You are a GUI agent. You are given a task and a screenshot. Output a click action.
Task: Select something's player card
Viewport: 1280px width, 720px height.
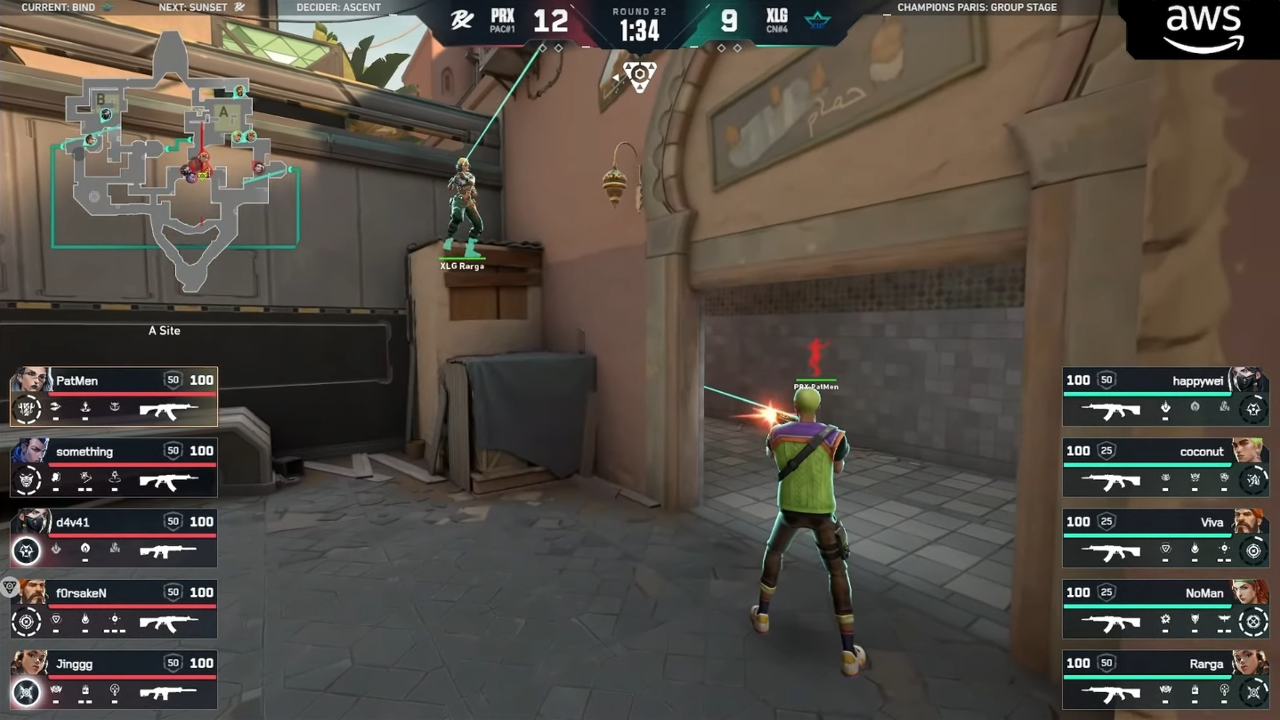pos(114,468)
